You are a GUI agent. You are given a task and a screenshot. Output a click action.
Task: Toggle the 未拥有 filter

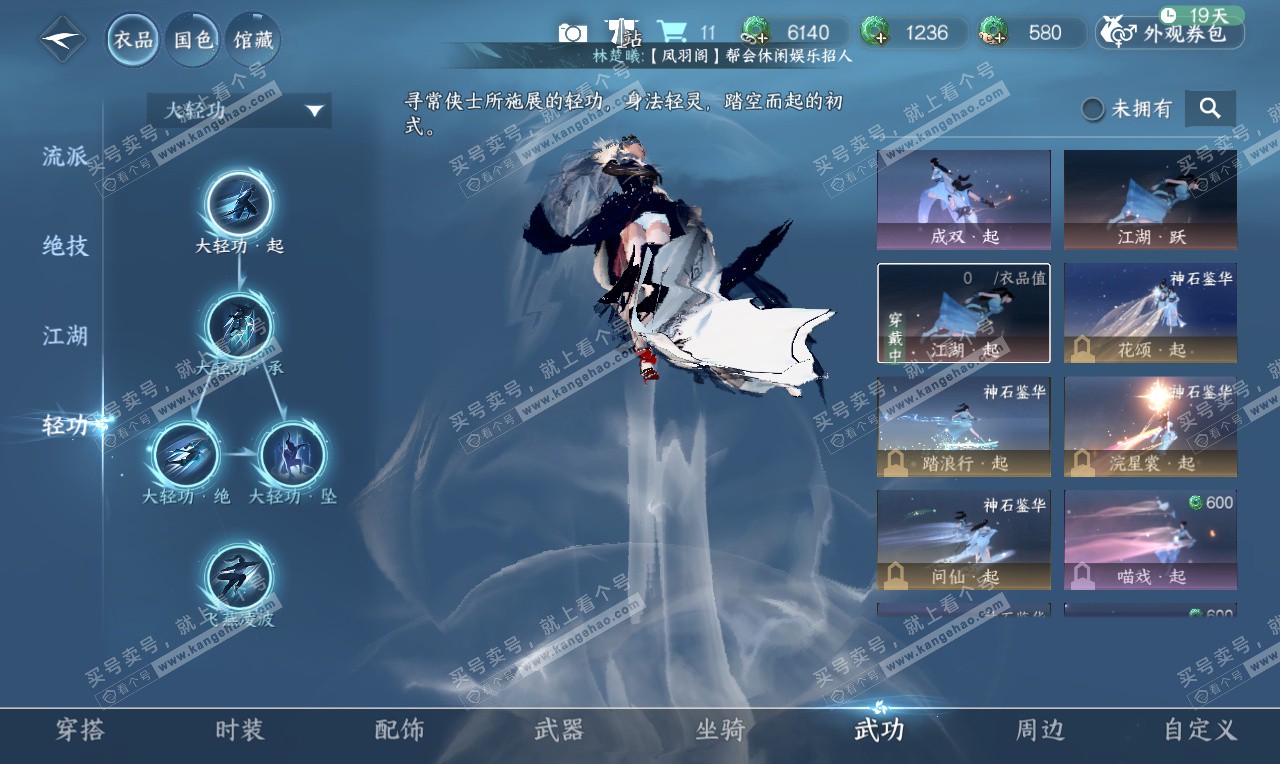click(x=1094, y=109)
